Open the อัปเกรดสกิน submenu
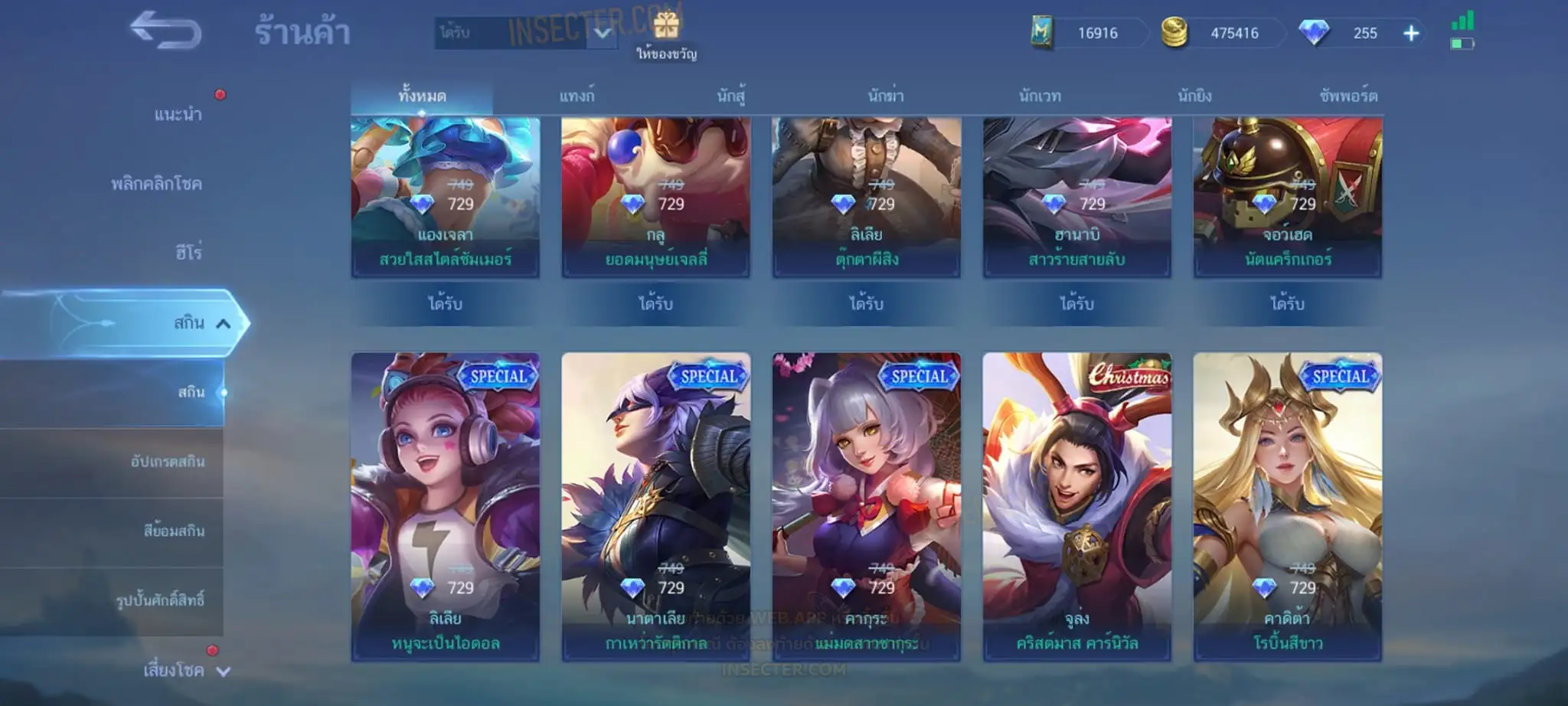This screenshot has width=1568, height=706. point(168,462)
